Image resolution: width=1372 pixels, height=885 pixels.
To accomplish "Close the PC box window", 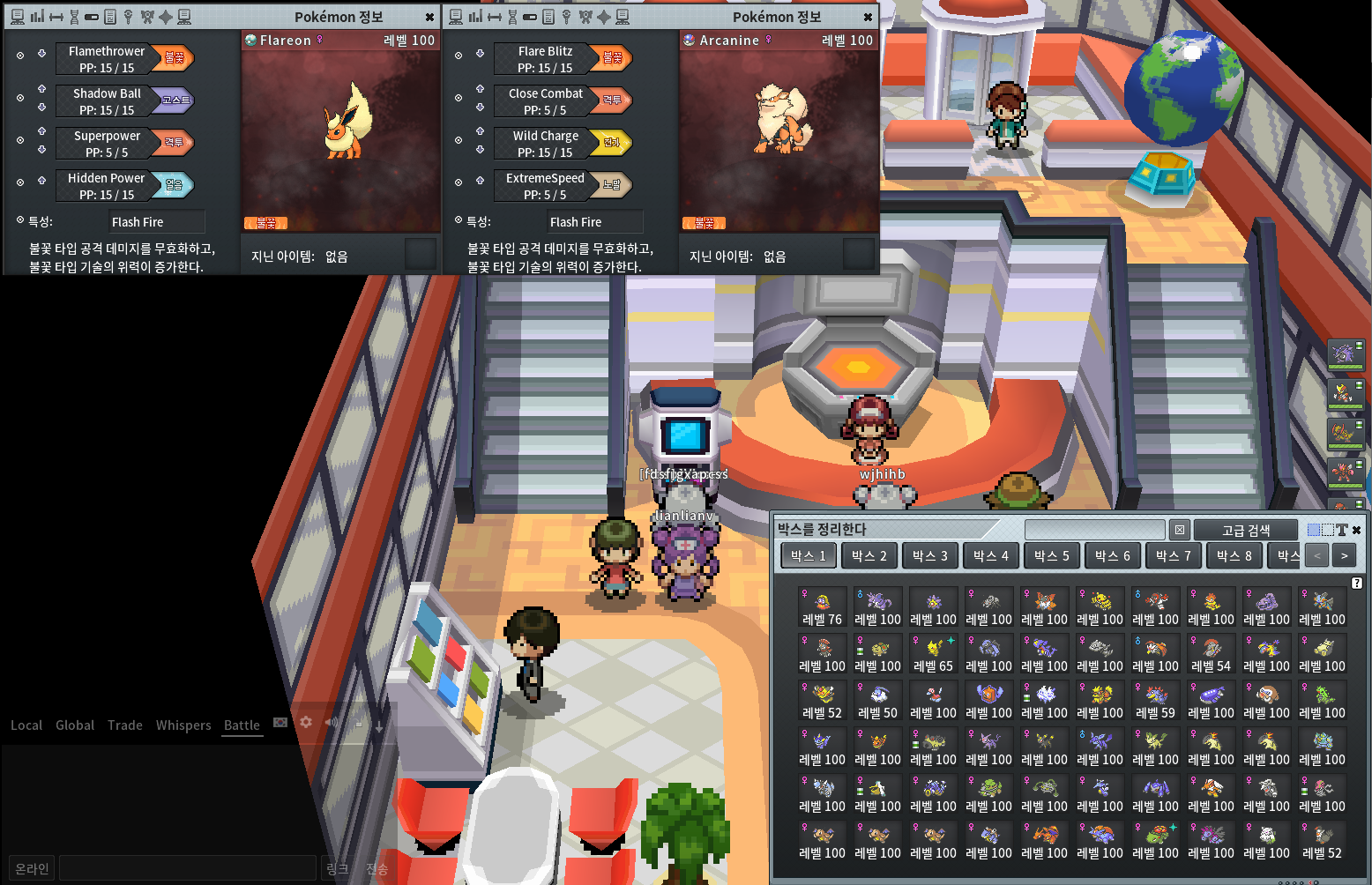I will 1356,530.
